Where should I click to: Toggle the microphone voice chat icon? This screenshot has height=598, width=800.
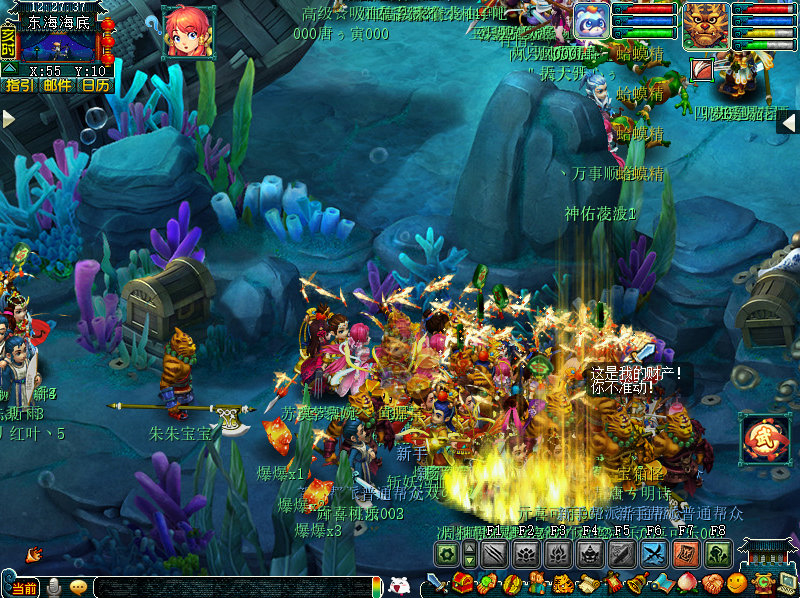[53, 588]
